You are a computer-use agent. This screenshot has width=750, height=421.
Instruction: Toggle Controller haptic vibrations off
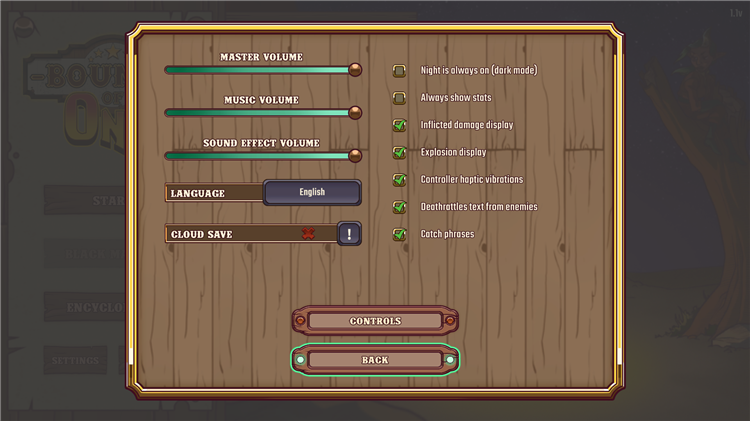(x=400, y=180)
